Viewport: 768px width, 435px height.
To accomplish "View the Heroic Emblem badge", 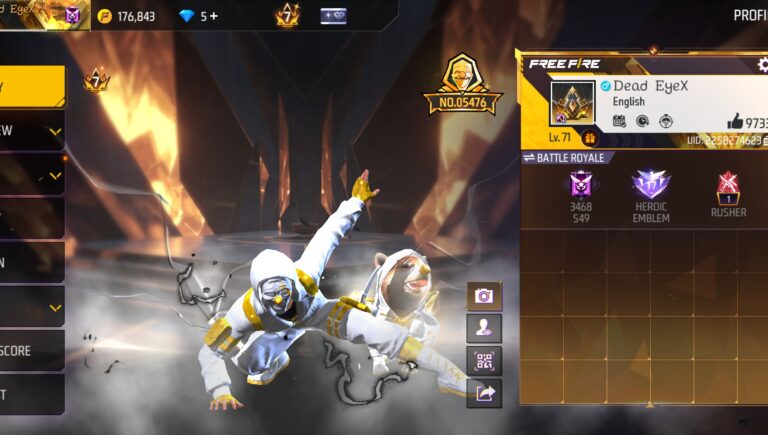I will tap(651, 187).
